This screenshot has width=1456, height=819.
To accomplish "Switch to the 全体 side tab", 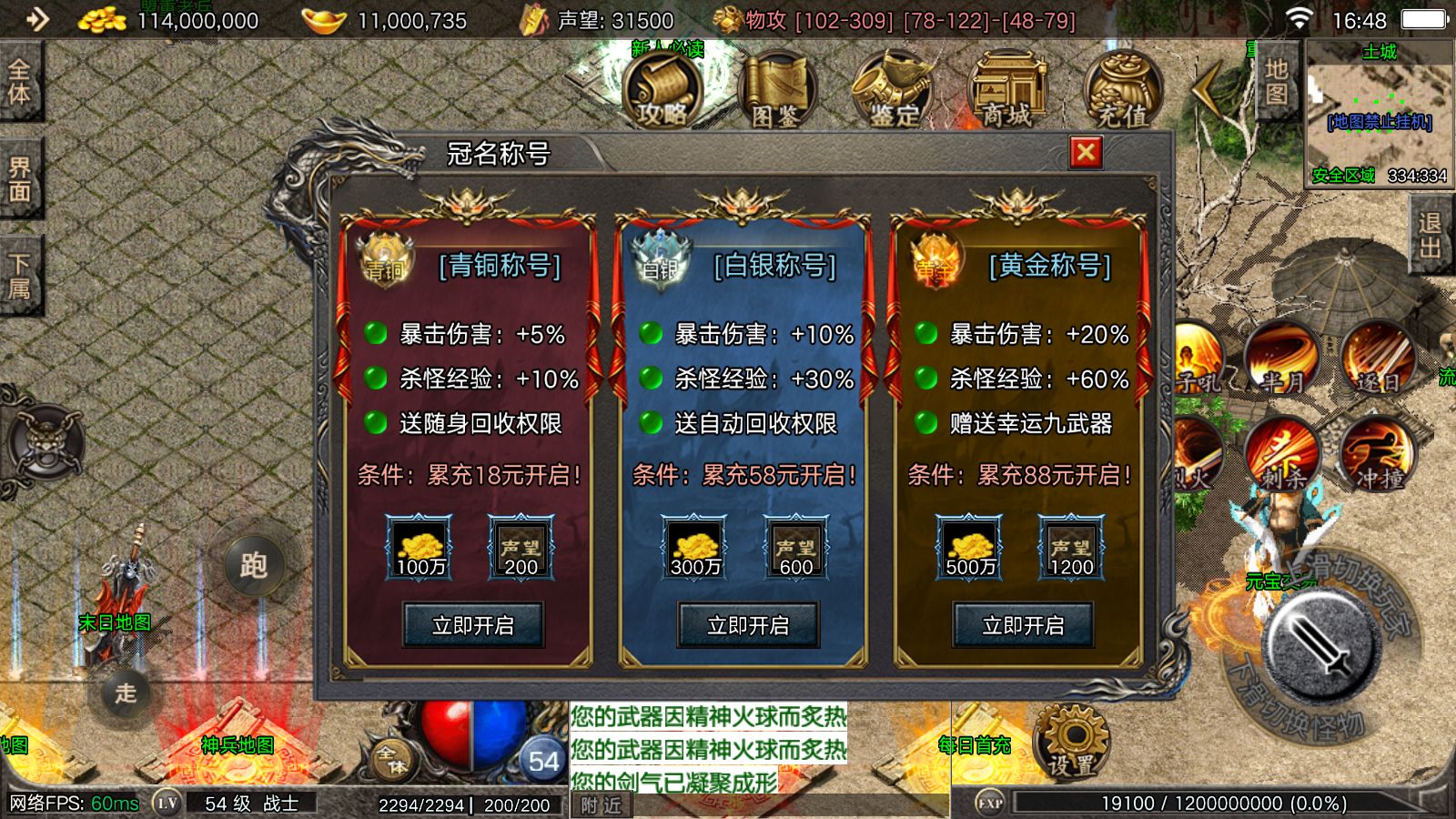I will [x=20, y=82].
